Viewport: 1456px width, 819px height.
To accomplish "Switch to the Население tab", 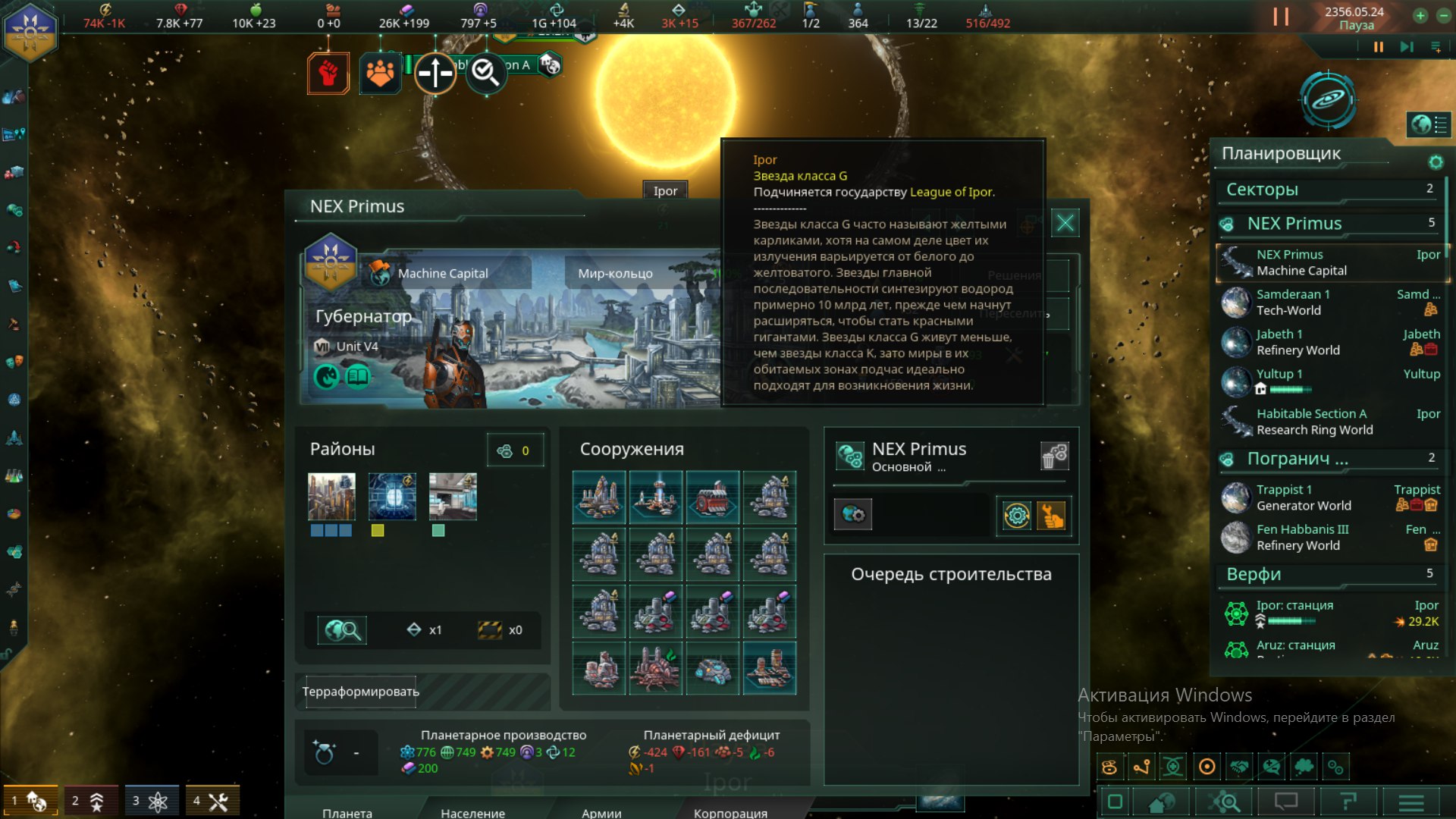I will tap(472, 812).
